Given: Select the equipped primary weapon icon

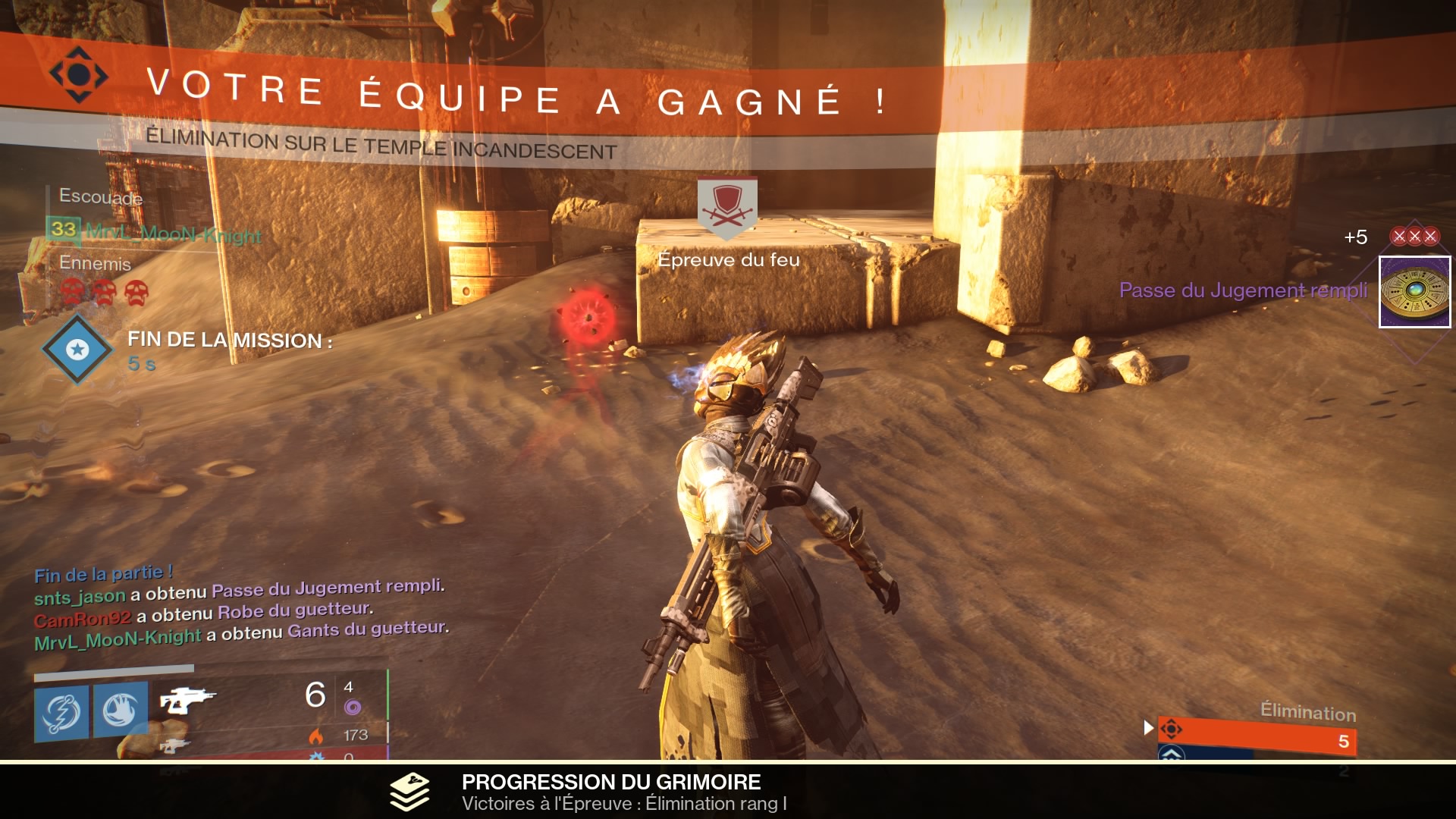Looking at the screenshot, I should click(x=187, y=699).
